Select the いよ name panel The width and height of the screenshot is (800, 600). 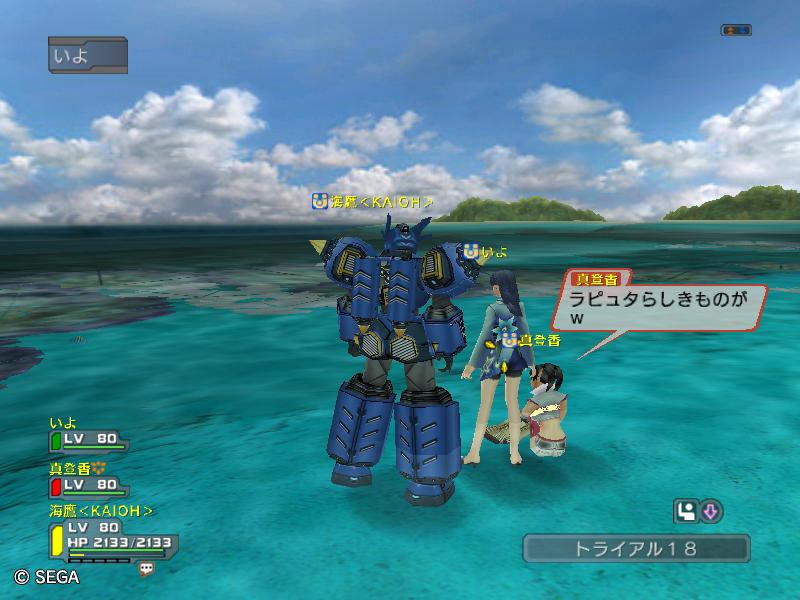click(x=87, y=54)
